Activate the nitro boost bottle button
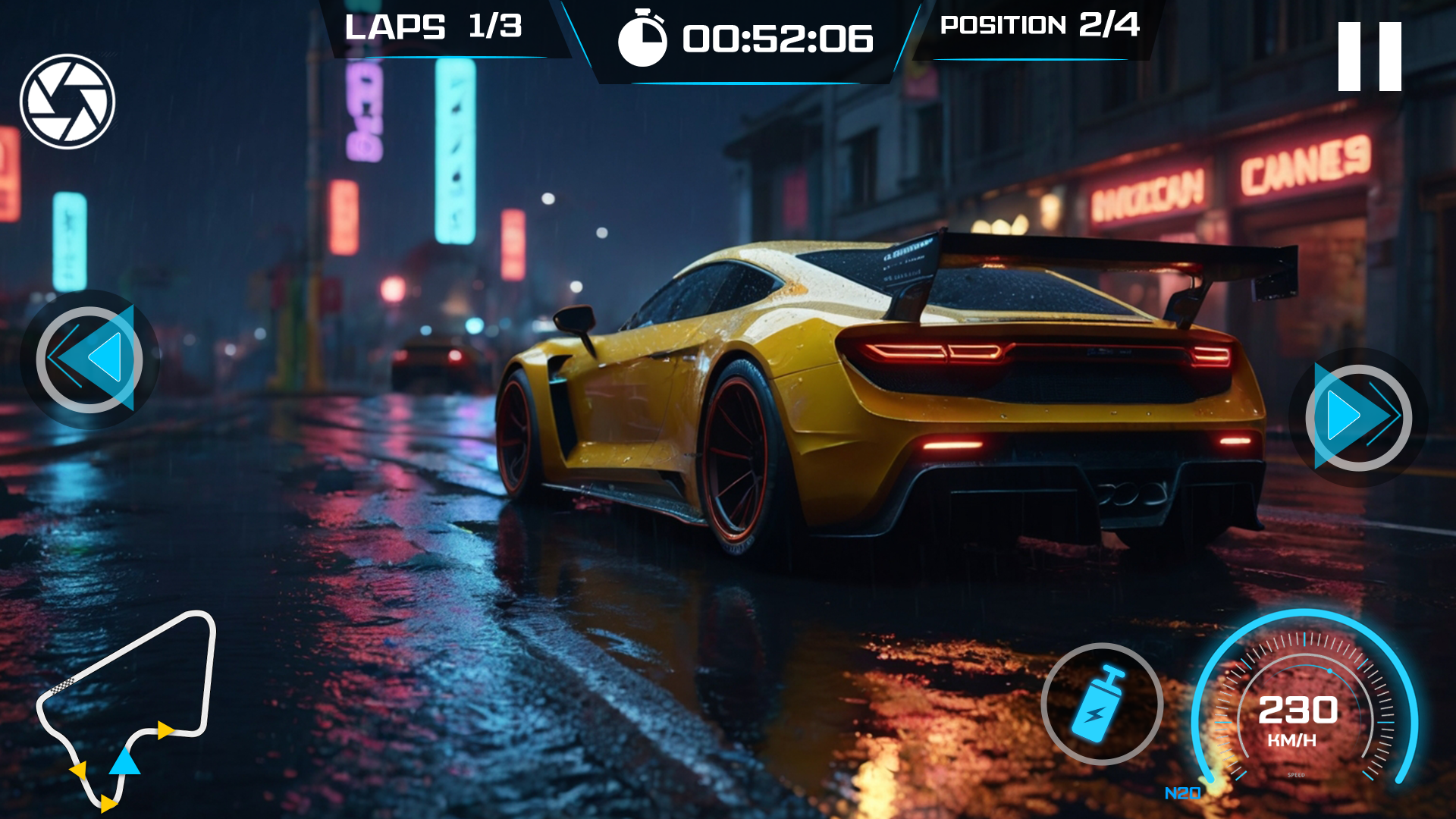This screenshot has width=1456, height=819. pyautogui.click(x=1101, y=704)
